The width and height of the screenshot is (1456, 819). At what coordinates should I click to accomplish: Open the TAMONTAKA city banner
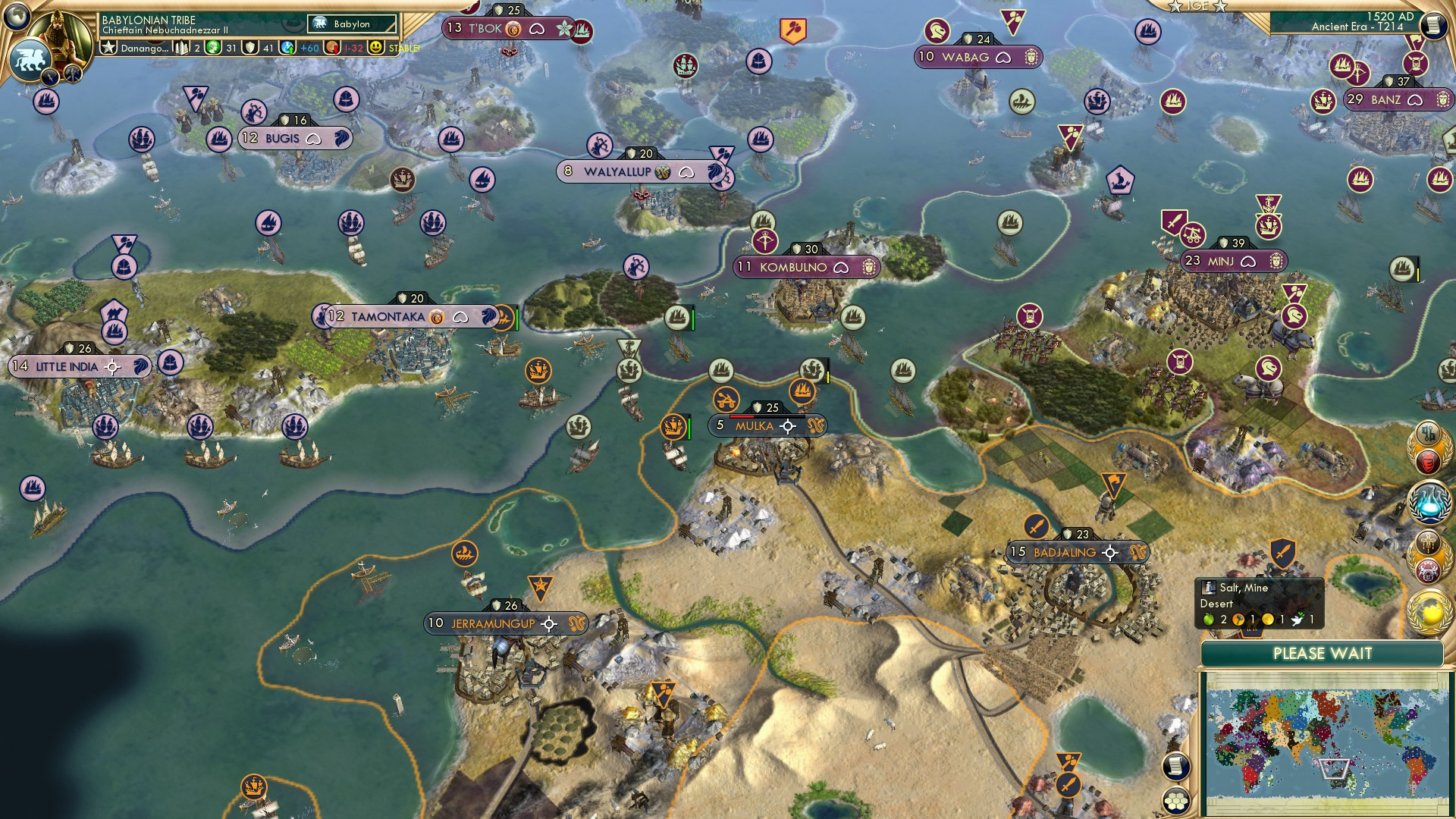[387, 316]
